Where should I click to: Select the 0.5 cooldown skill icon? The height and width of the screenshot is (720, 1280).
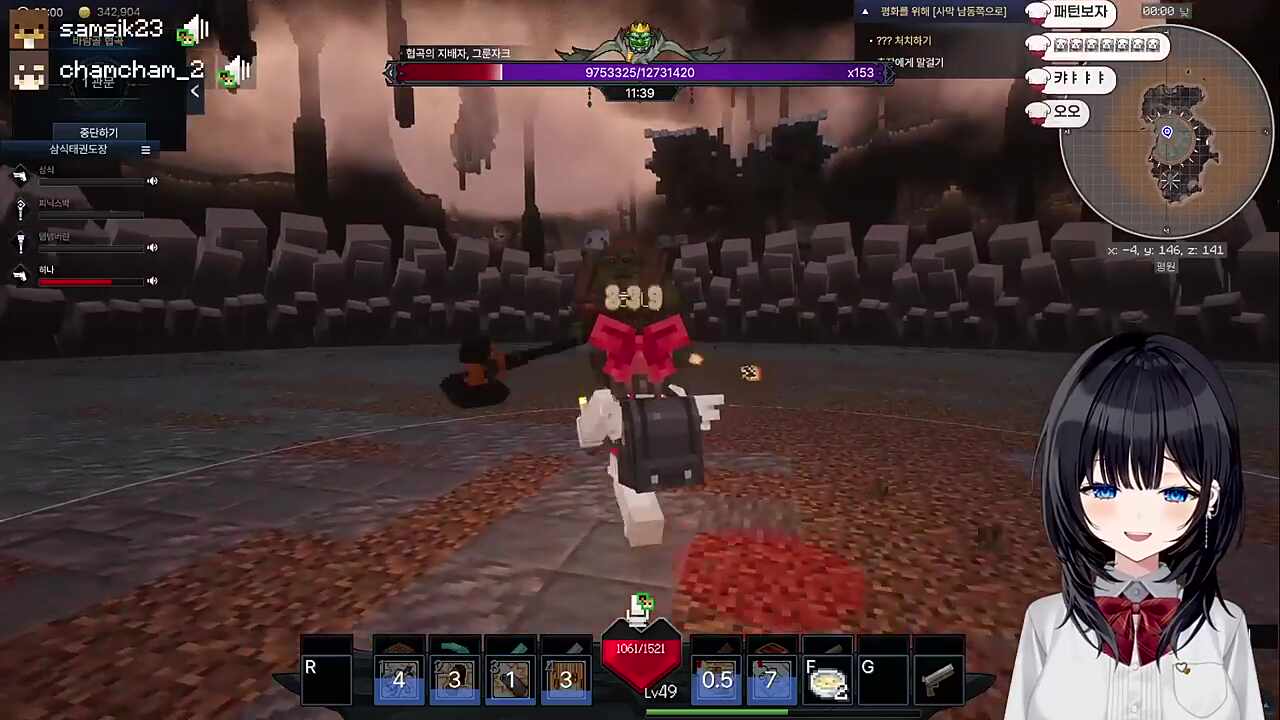tap(716, 680)
